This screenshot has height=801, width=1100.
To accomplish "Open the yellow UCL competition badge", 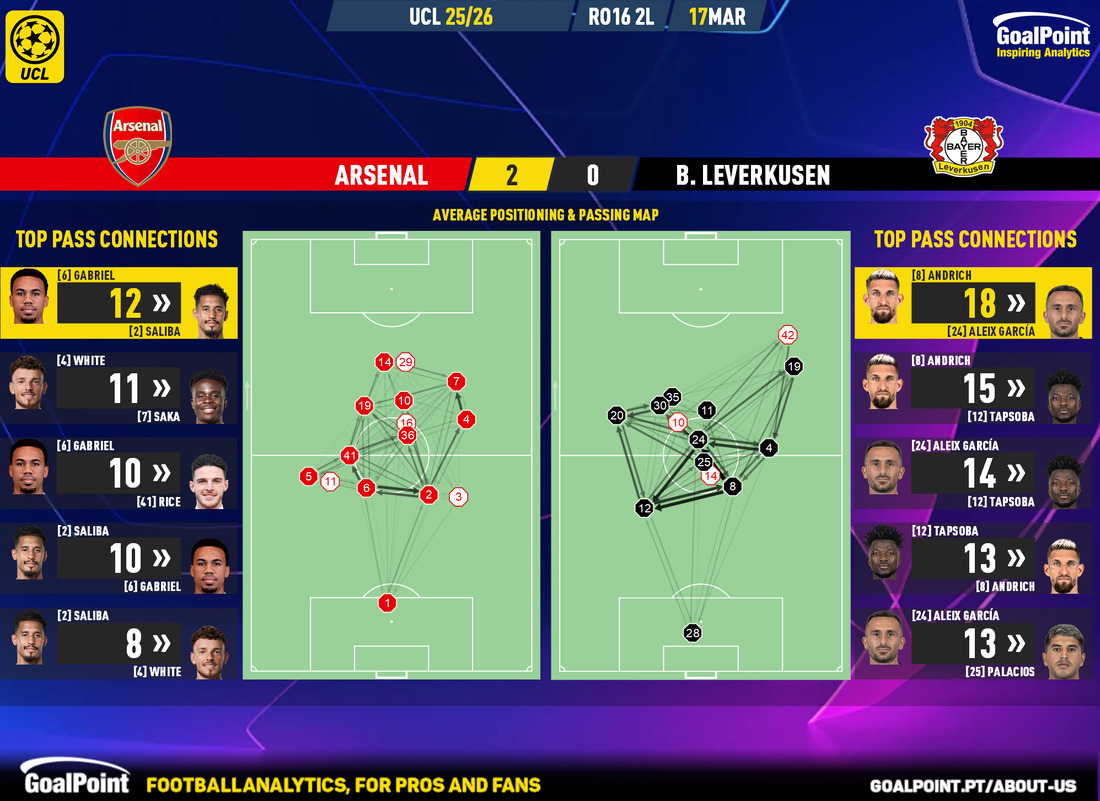I will [35, 46].
